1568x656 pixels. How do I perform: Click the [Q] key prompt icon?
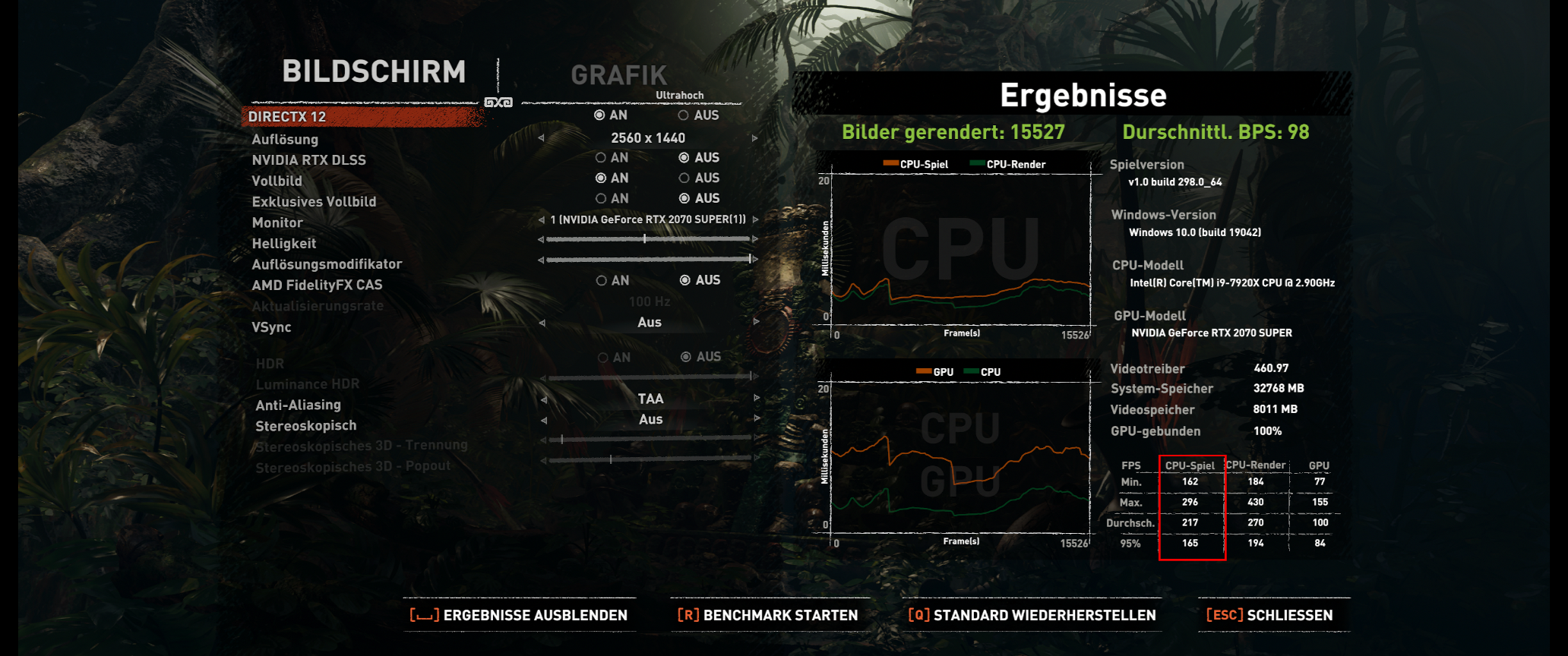(x=920, y=615)
